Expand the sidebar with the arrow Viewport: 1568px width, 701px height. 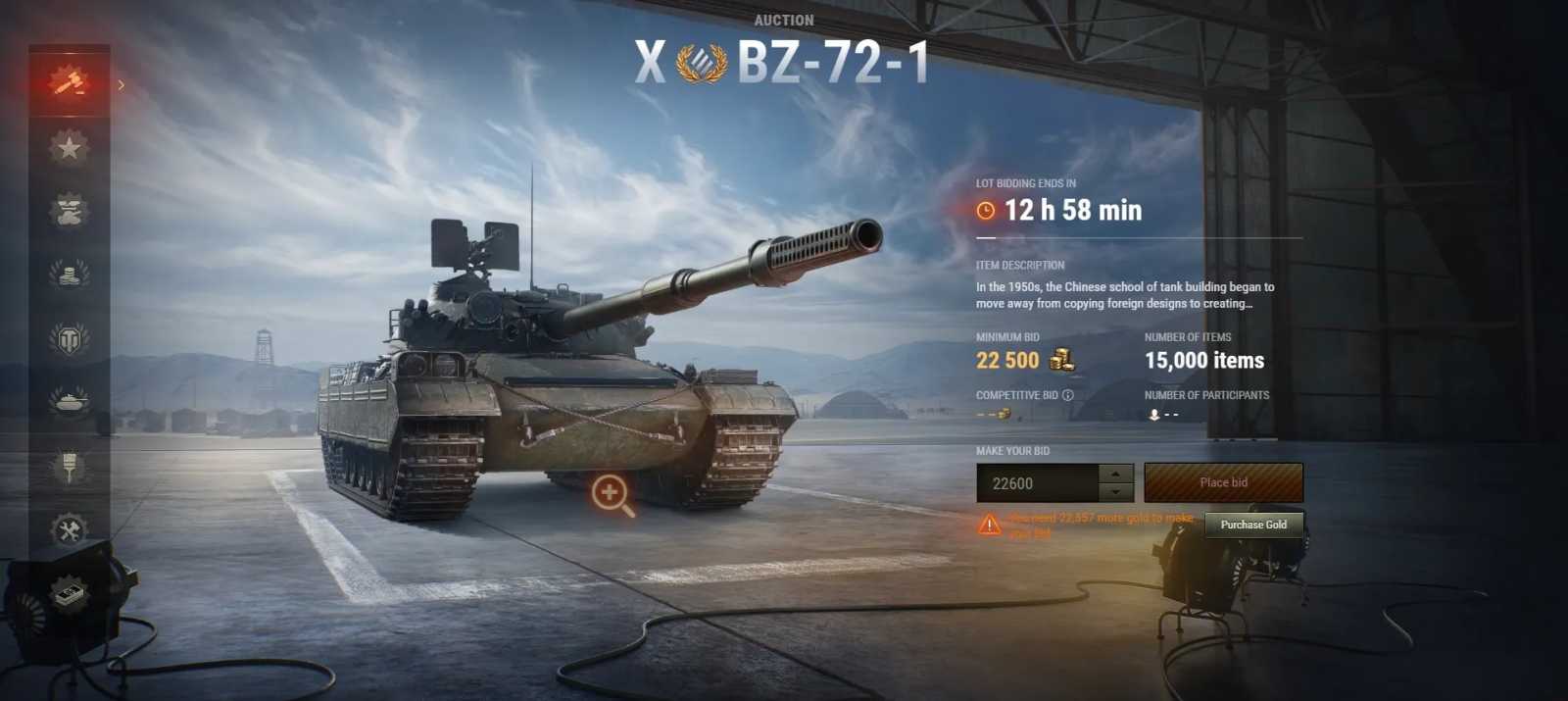[122, 85]
